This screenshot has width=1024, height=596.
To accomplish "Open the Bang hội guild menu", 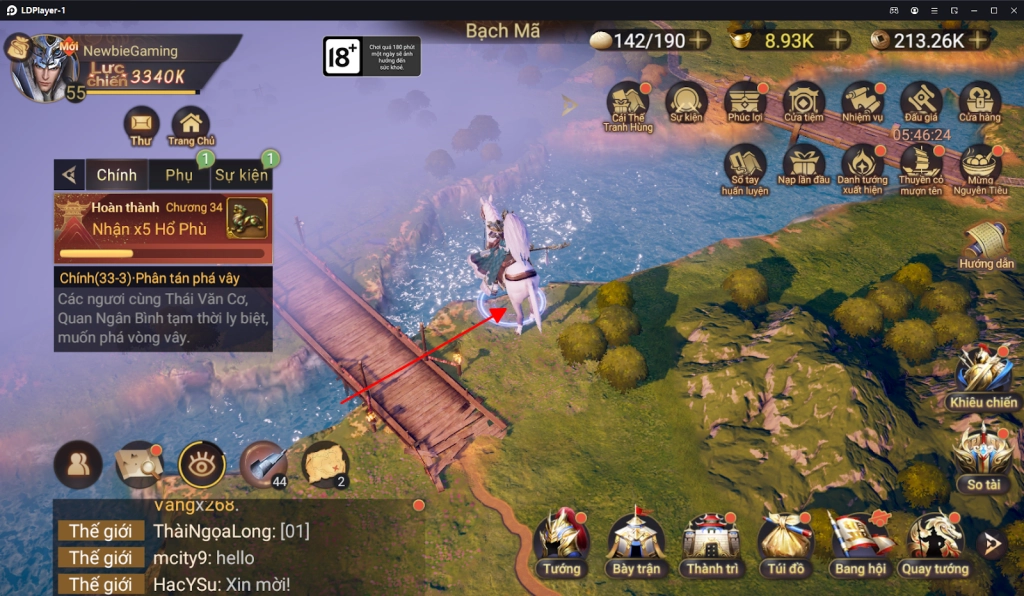I will [x=861, y=545].
